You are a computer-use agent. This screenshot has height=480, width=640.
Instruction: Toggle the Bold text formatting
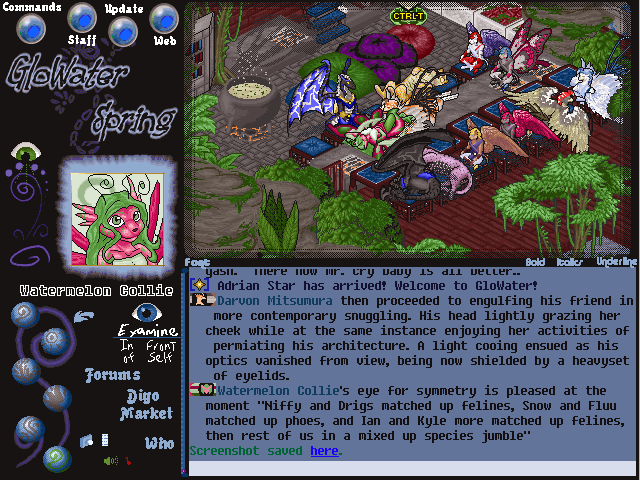(536, 262)
